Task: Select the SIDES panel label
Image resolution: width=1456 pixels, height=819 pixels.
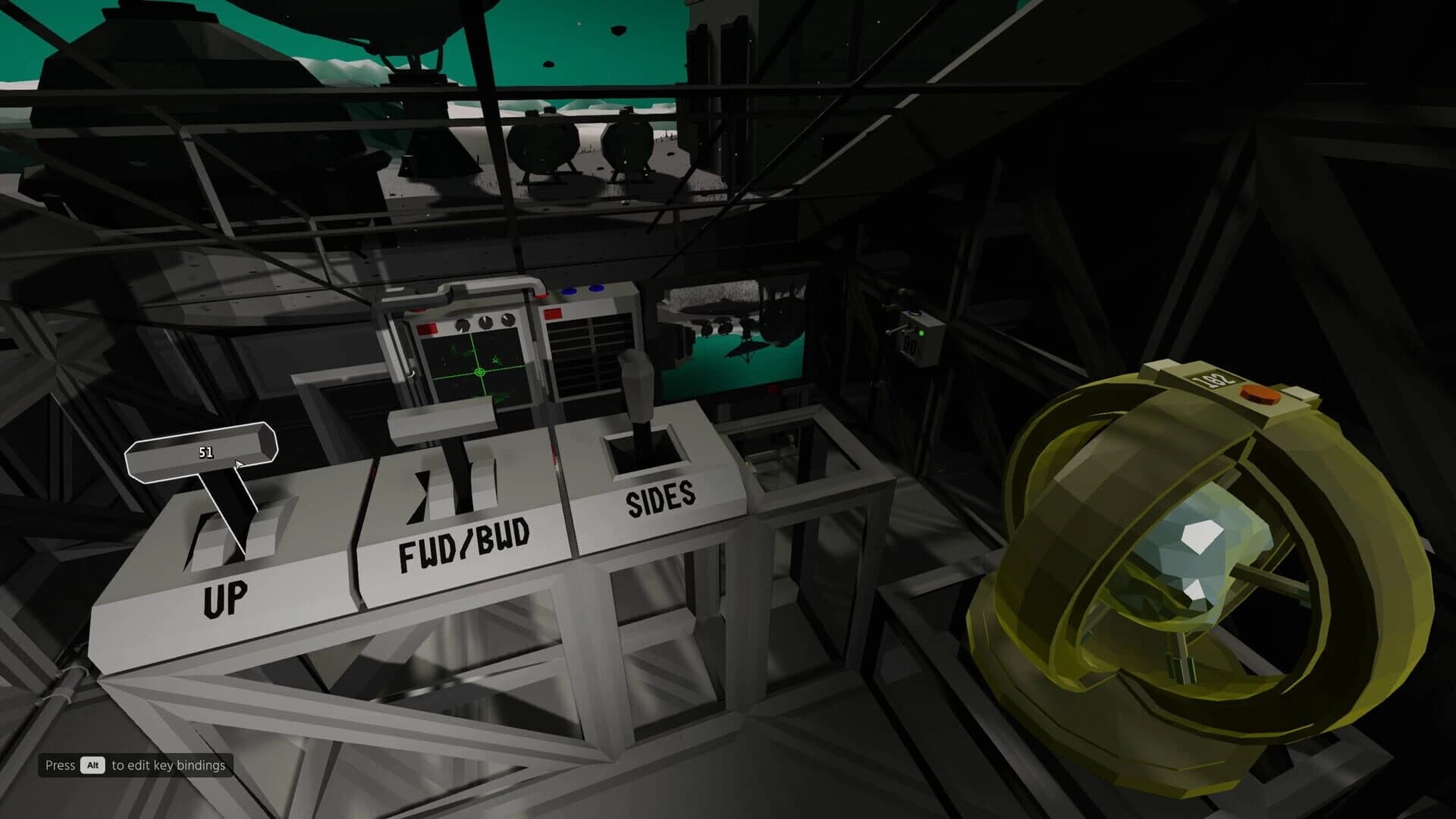Action: [661, 499]
